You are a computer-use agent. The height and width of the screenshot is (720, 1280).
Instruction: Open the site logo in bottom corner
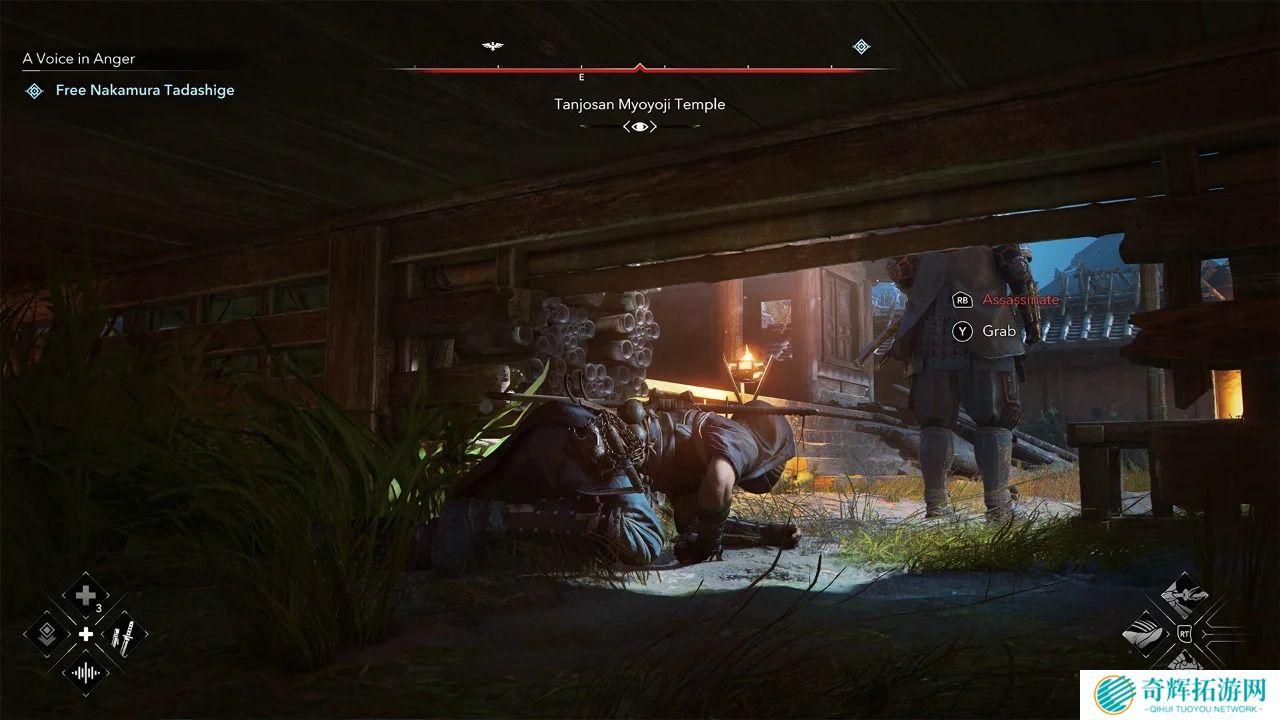coord(1181,694)
